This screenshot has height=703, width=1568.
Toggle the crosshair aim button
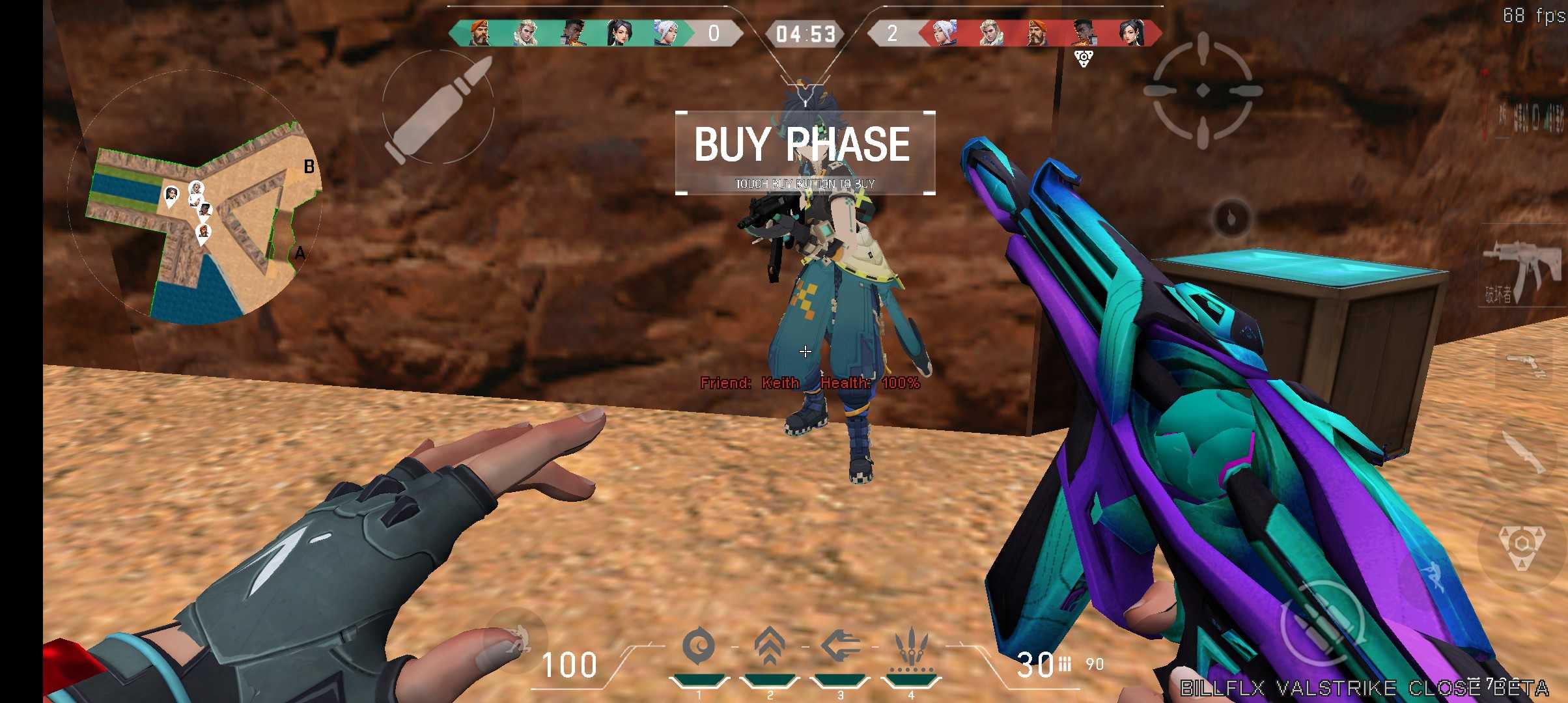1202,90
